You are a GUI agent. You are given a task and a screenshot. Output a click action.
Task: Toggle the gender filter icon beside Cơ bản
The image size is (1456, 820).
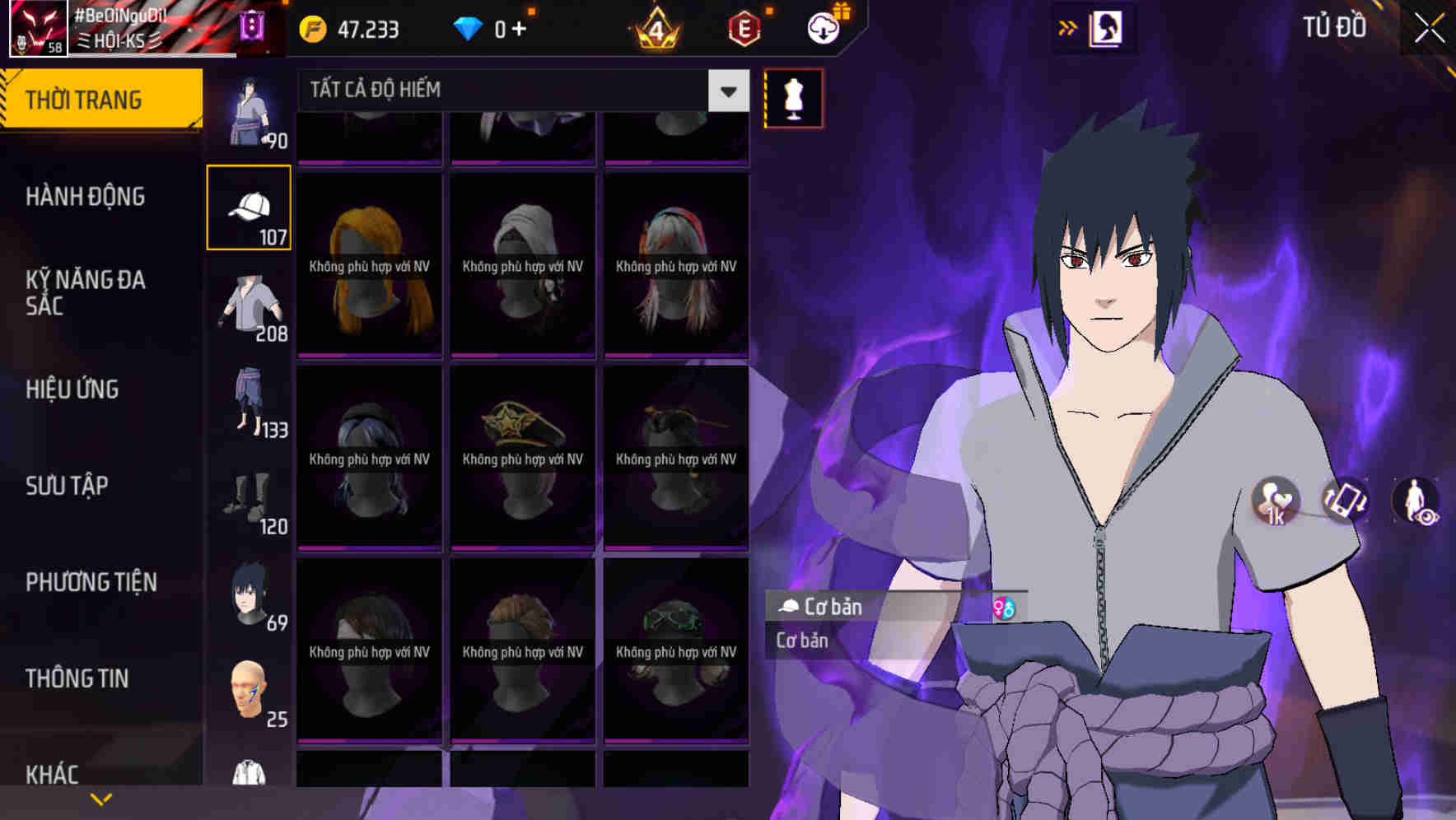click(1006, 607)
